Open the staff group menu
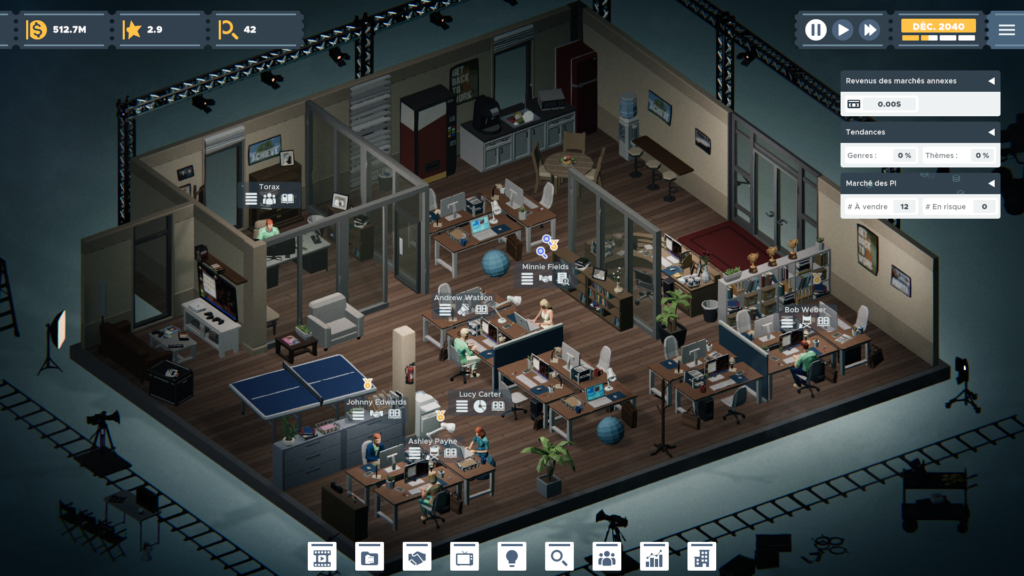Screen dimensions: 1024x576 tap(607, 556)
